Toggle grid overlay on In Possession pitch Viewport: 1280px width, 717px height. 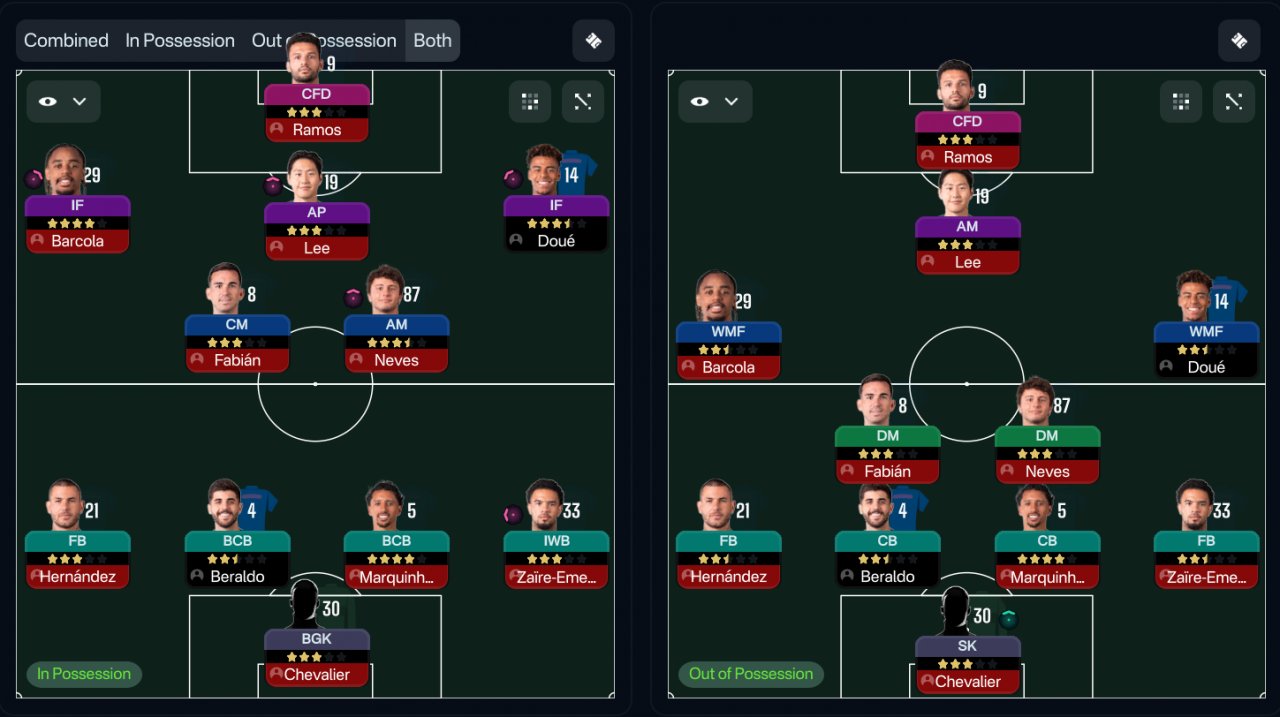[x=530, y=101]
